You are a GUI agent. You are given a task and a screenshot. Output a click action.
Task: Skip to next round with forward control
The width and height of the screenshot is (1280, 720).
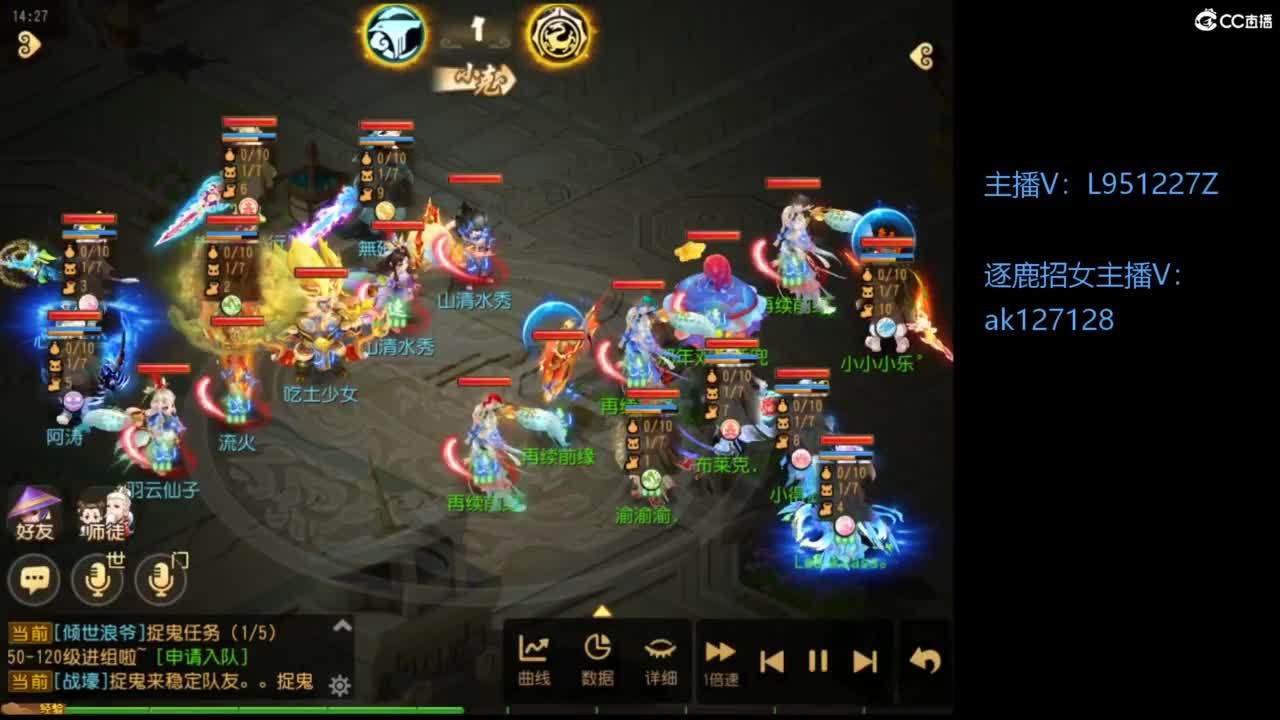click(x=866, y=658)
